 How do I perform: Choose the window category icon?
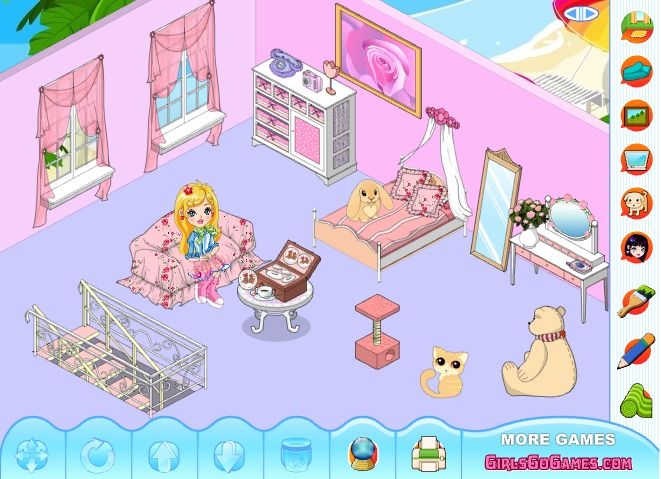tap(634, 158)
